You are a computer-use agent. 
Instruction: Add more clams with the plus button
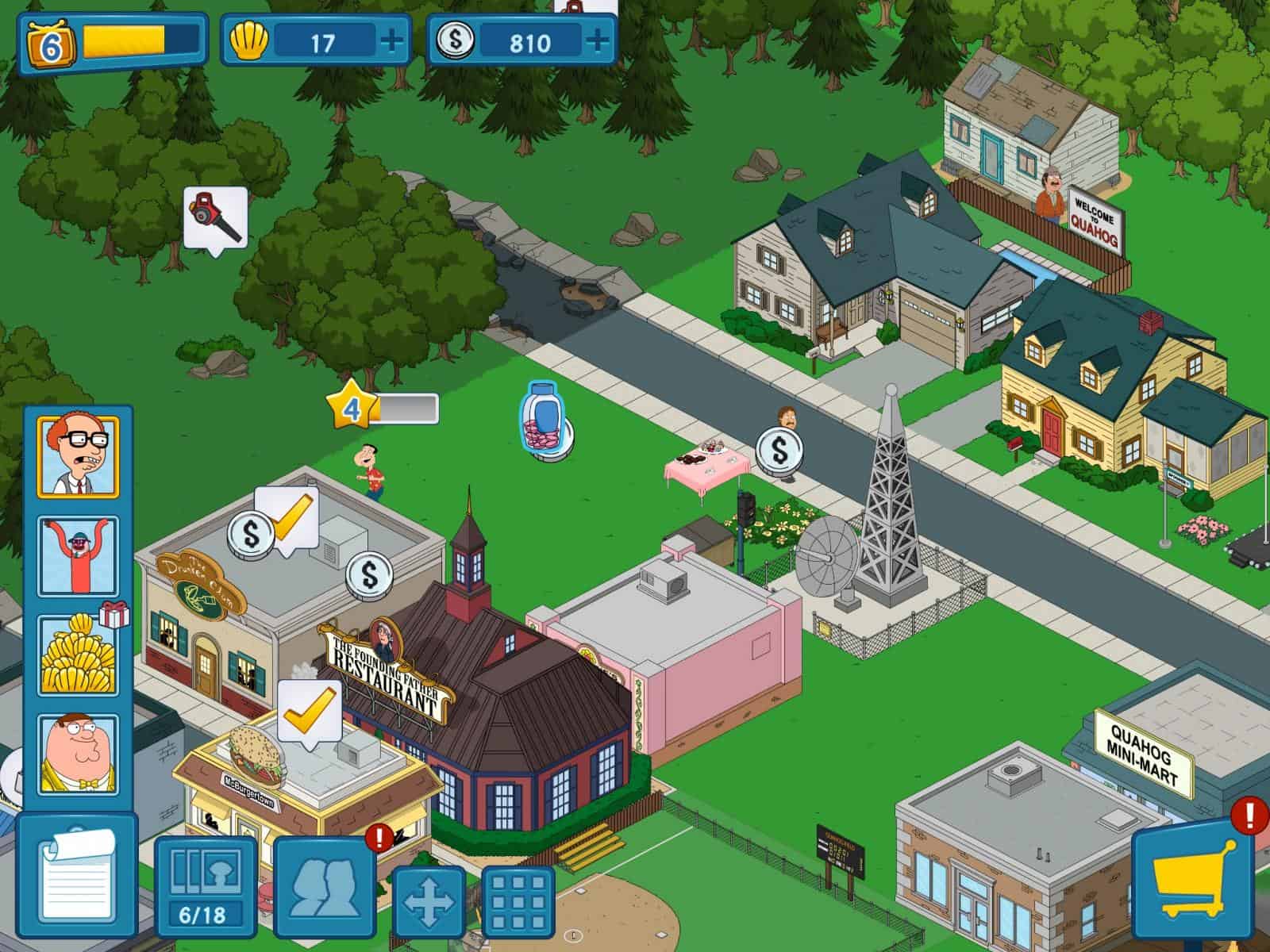pos(391,40)
